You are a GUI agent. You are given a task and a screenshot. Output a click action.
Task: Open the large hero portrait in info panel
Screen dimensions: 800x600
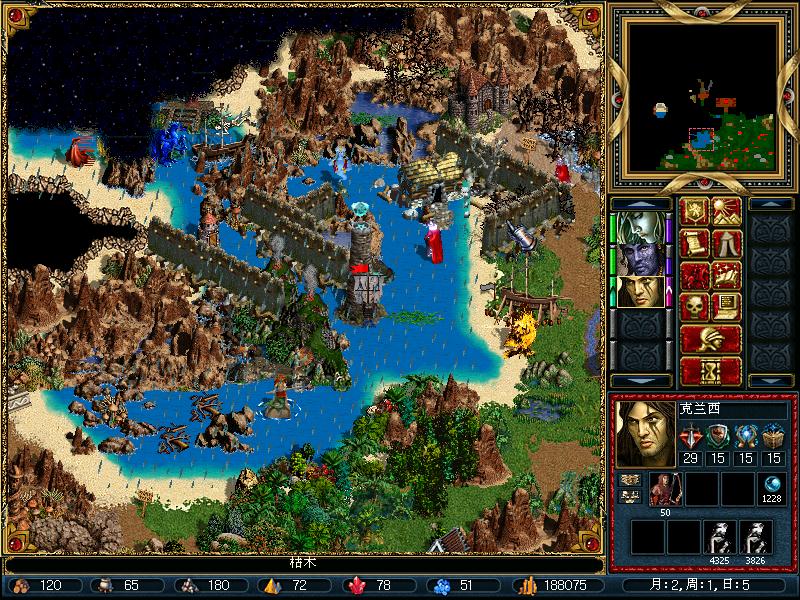tap(644, 434)
